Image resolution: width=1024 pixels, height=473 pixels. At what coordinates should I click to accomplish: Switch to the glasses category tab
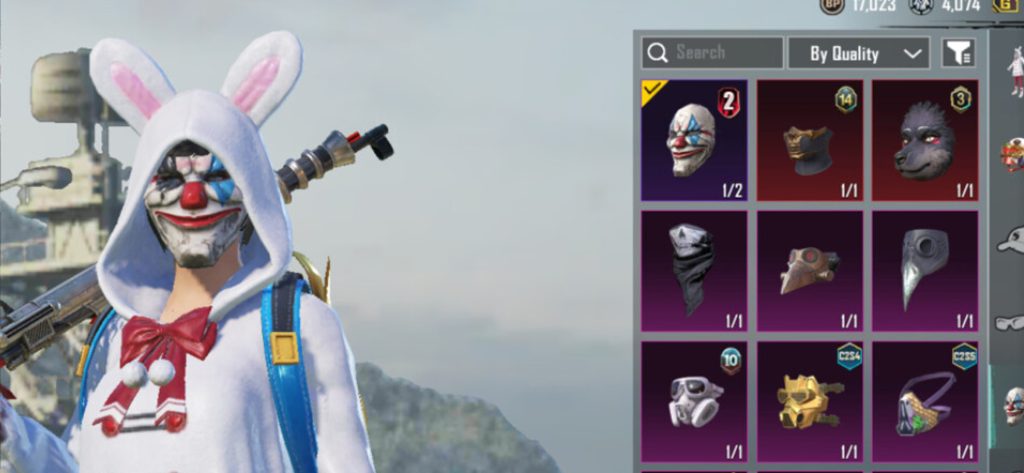(1012, 322)
